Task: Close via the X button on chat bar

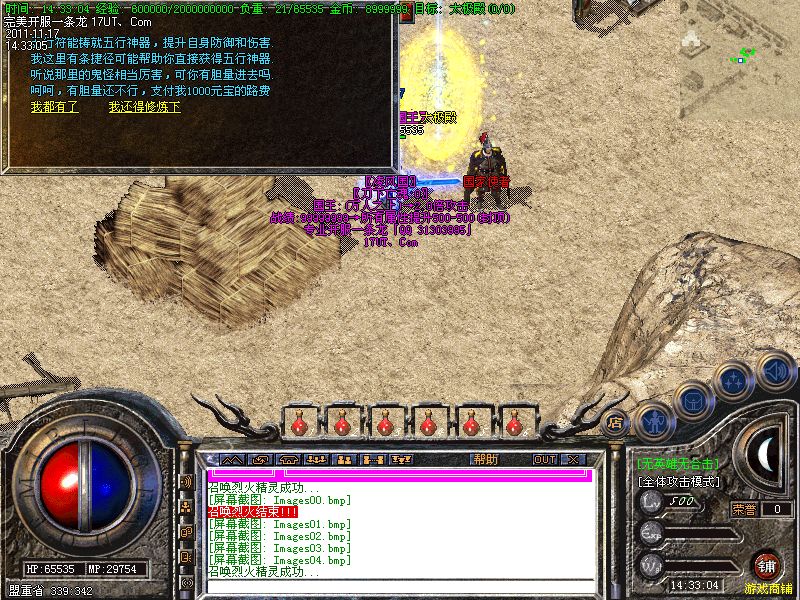Action: point(573,459)
